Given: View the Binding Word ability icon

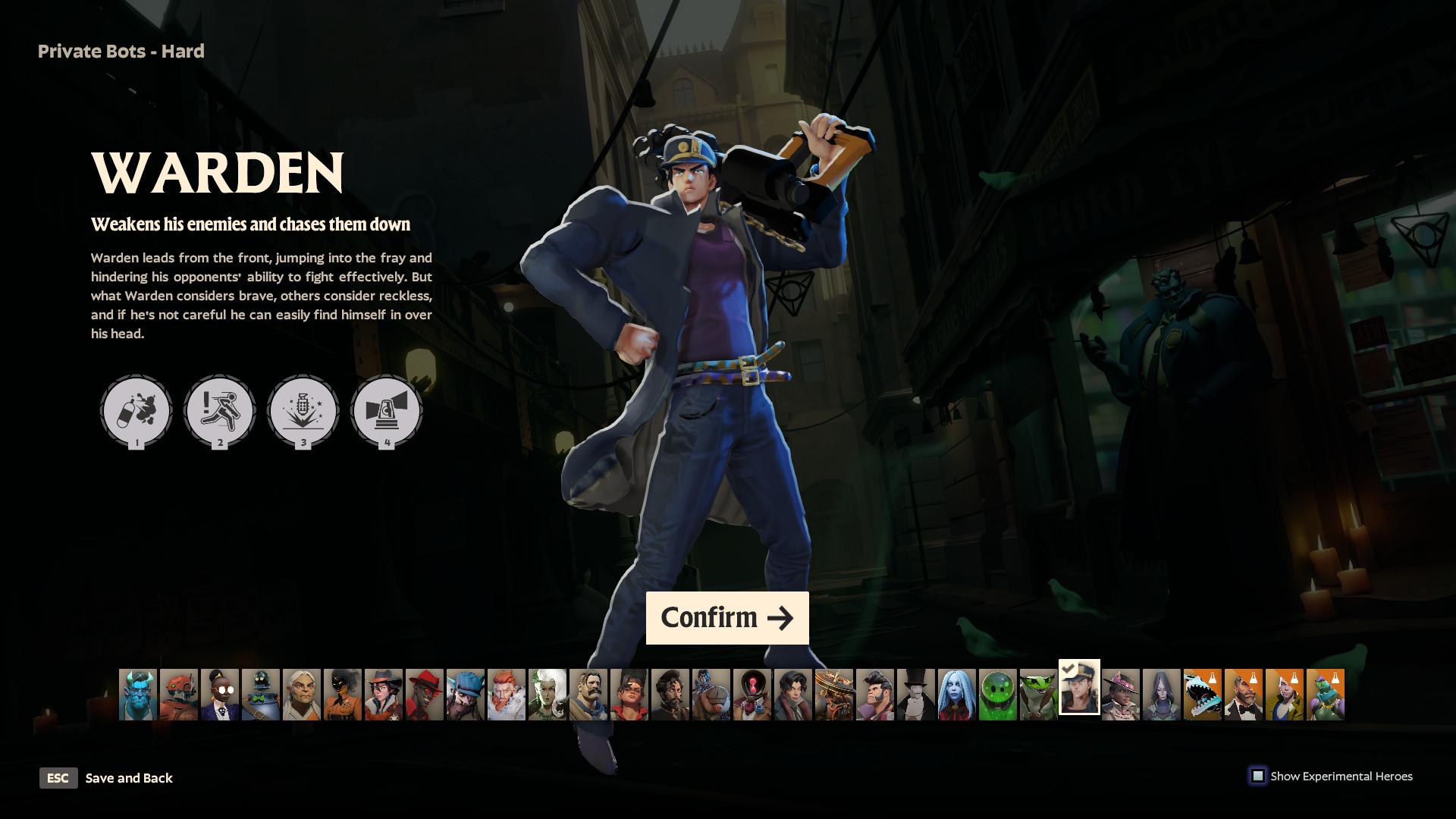Looking at the screenshot, I should 303,411.
